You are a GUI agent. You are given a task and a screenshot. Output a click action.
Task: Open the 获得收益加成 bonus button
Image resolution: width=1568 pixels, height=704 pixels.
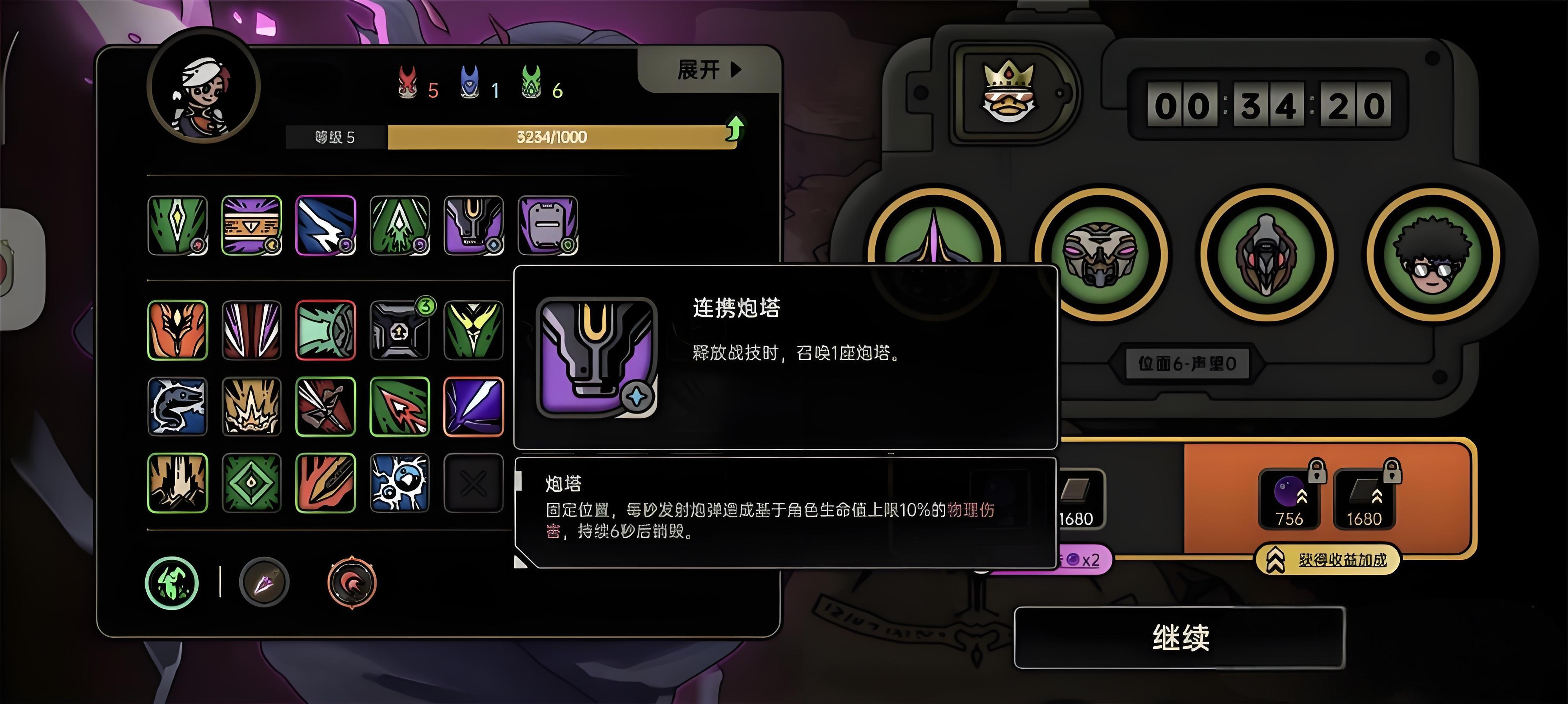(1328, 560)
